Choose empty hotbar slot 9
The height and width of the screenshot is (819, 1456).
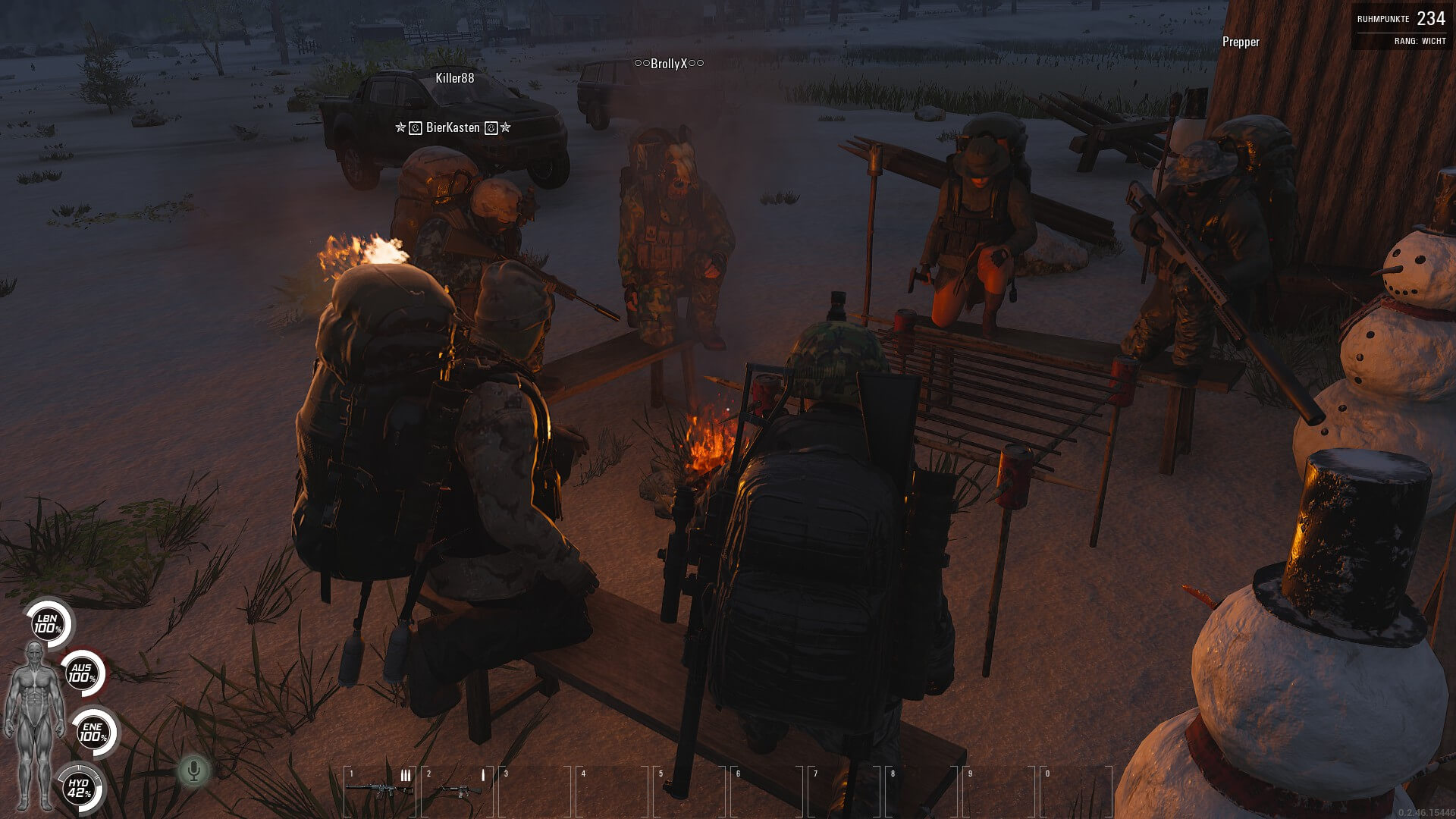click(999, 791)
